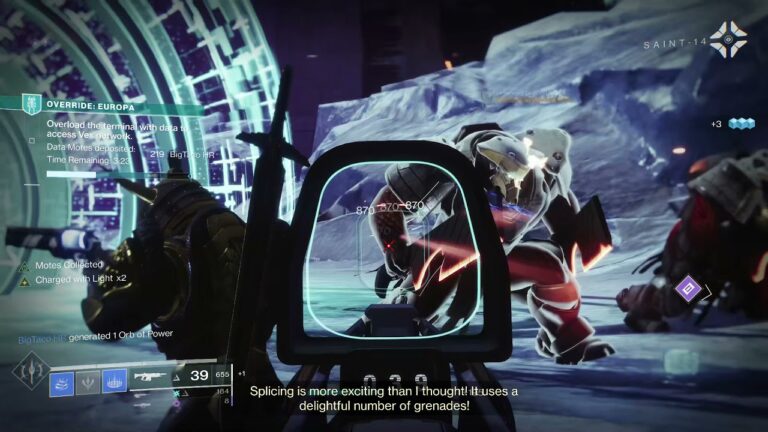Click the Charged with Light buff icon

(24, 282)
